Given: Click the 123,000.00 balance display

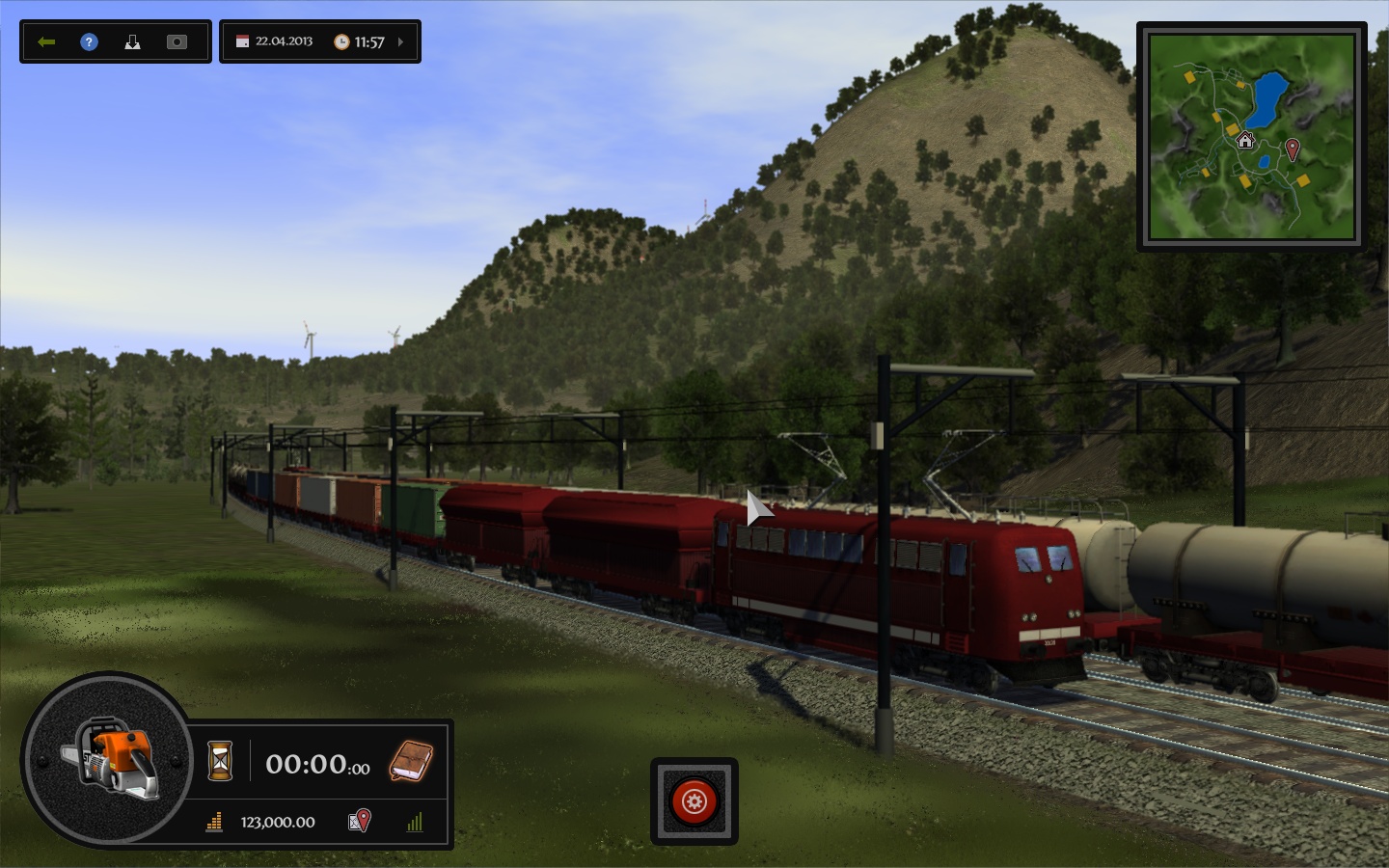Looking at the screenshot, I should (277, 823).
